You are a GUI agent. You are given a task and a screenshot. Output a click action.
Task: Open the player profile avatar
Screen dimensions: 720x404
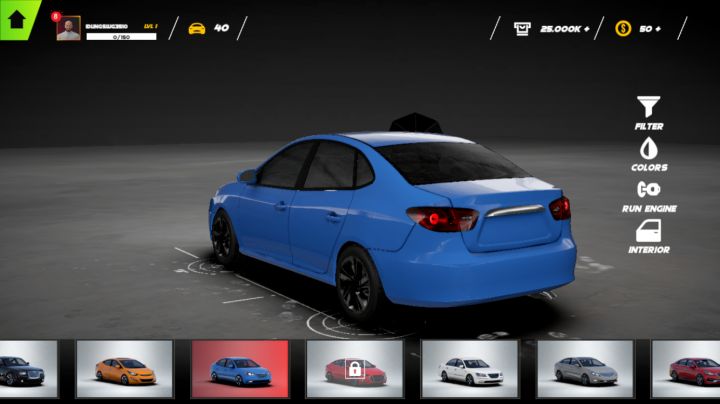(68, 28)
